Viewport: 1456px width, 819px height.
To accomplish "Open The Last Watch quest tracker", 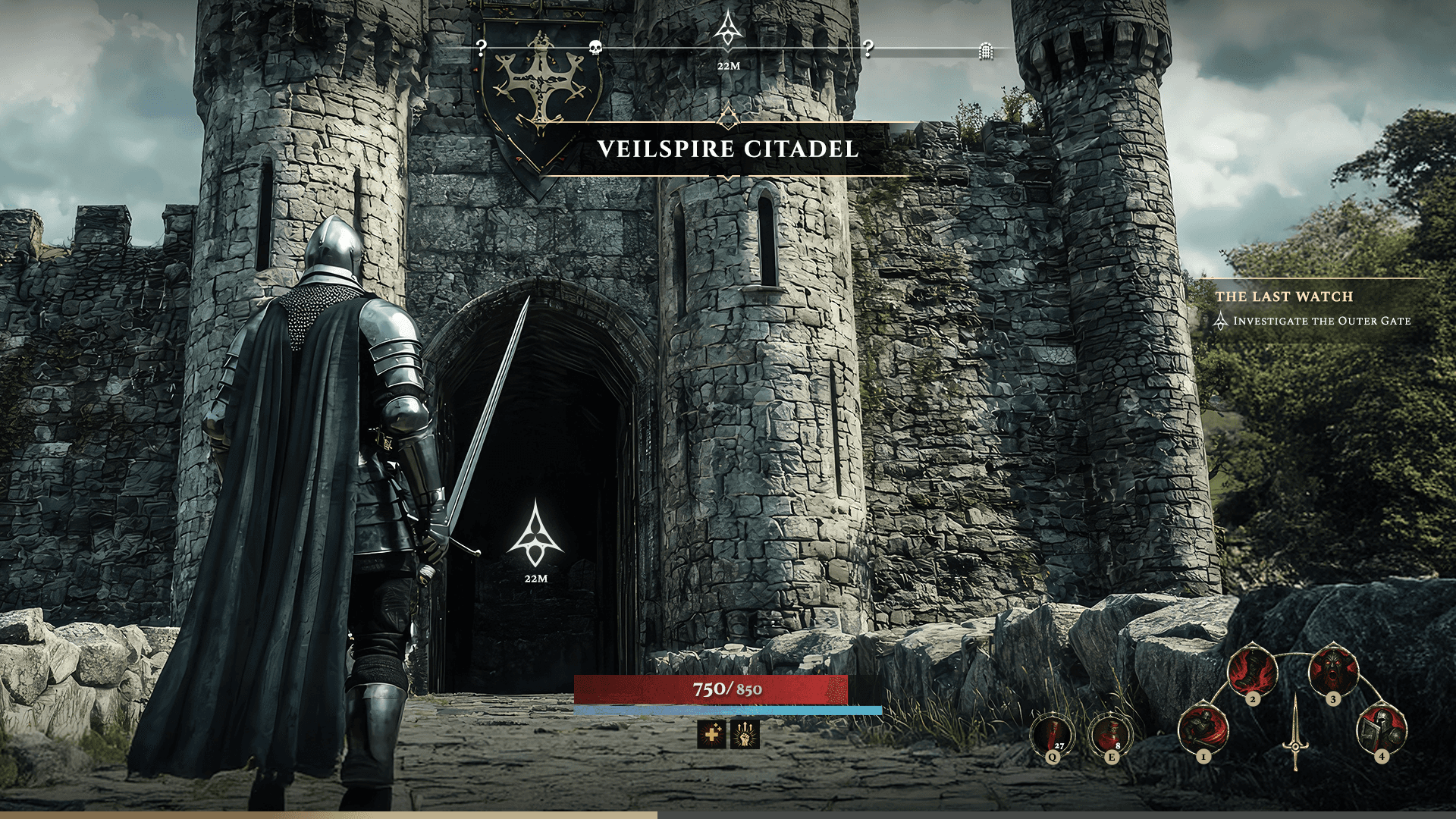I will coord(1284,297).
